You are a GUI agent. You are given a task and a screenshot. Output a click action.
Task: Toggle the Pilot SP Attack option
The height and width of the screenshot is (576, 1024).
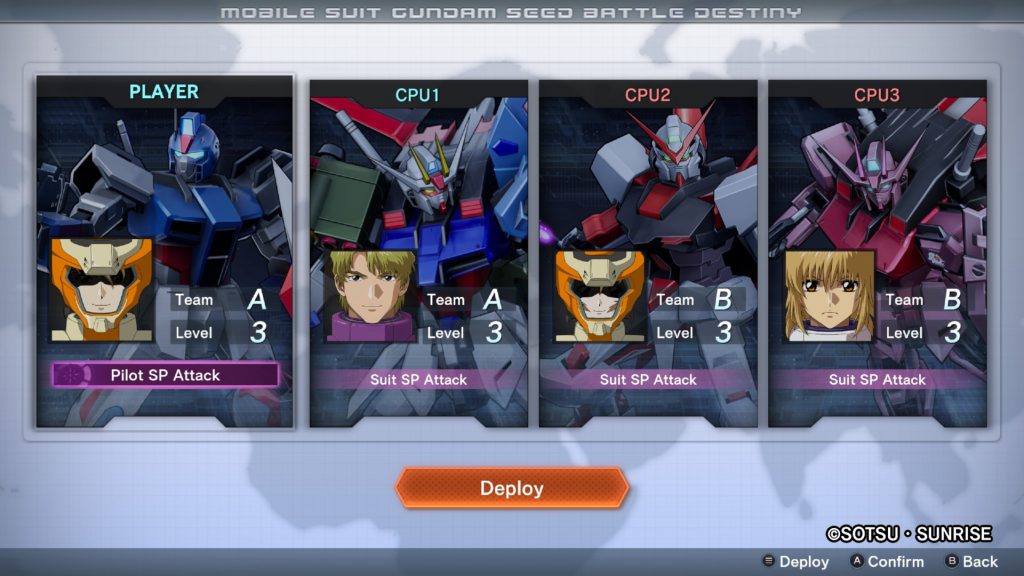click(x=165, y=375)
